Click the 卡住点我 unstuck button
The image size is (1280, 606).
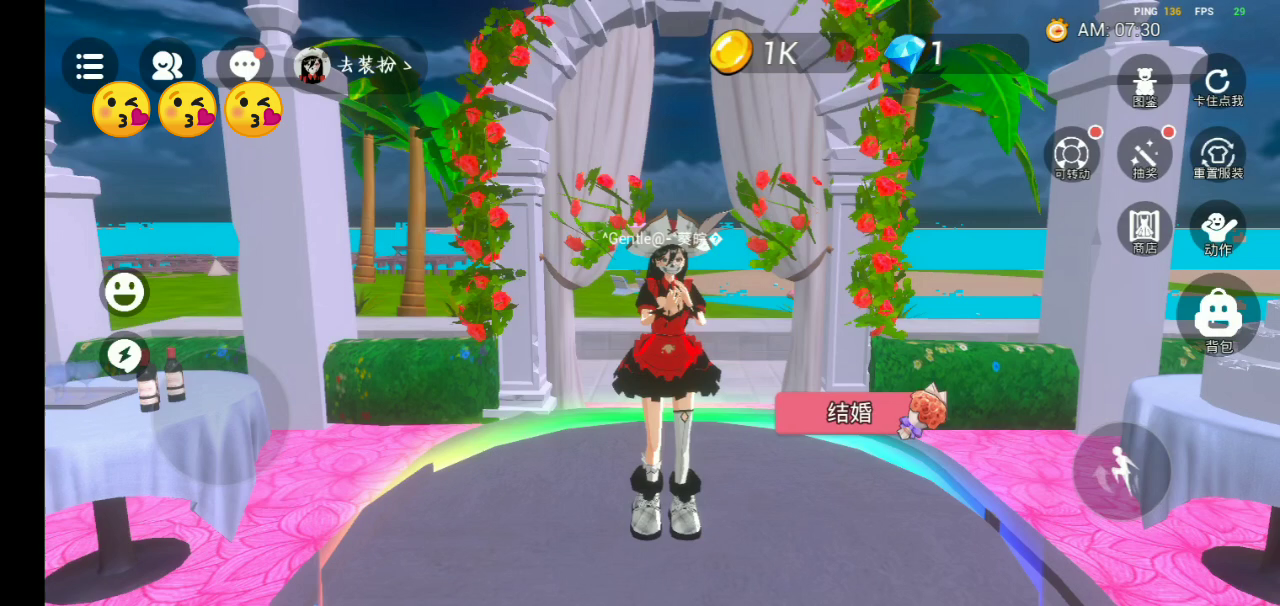(1218, 82)
